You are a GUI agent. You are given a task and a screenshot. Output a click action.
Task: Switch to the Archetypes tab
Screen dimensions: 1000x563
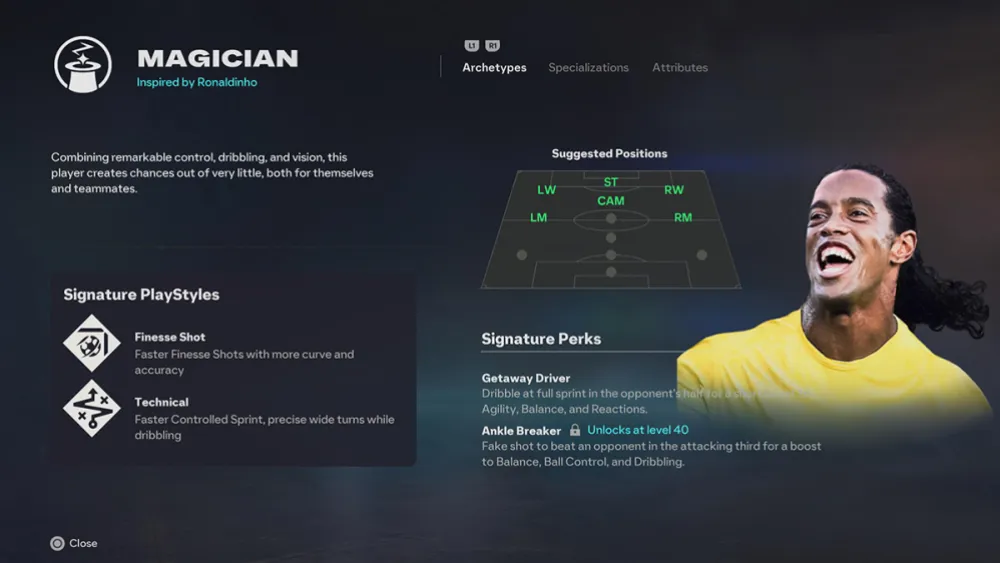pos(494,68)
